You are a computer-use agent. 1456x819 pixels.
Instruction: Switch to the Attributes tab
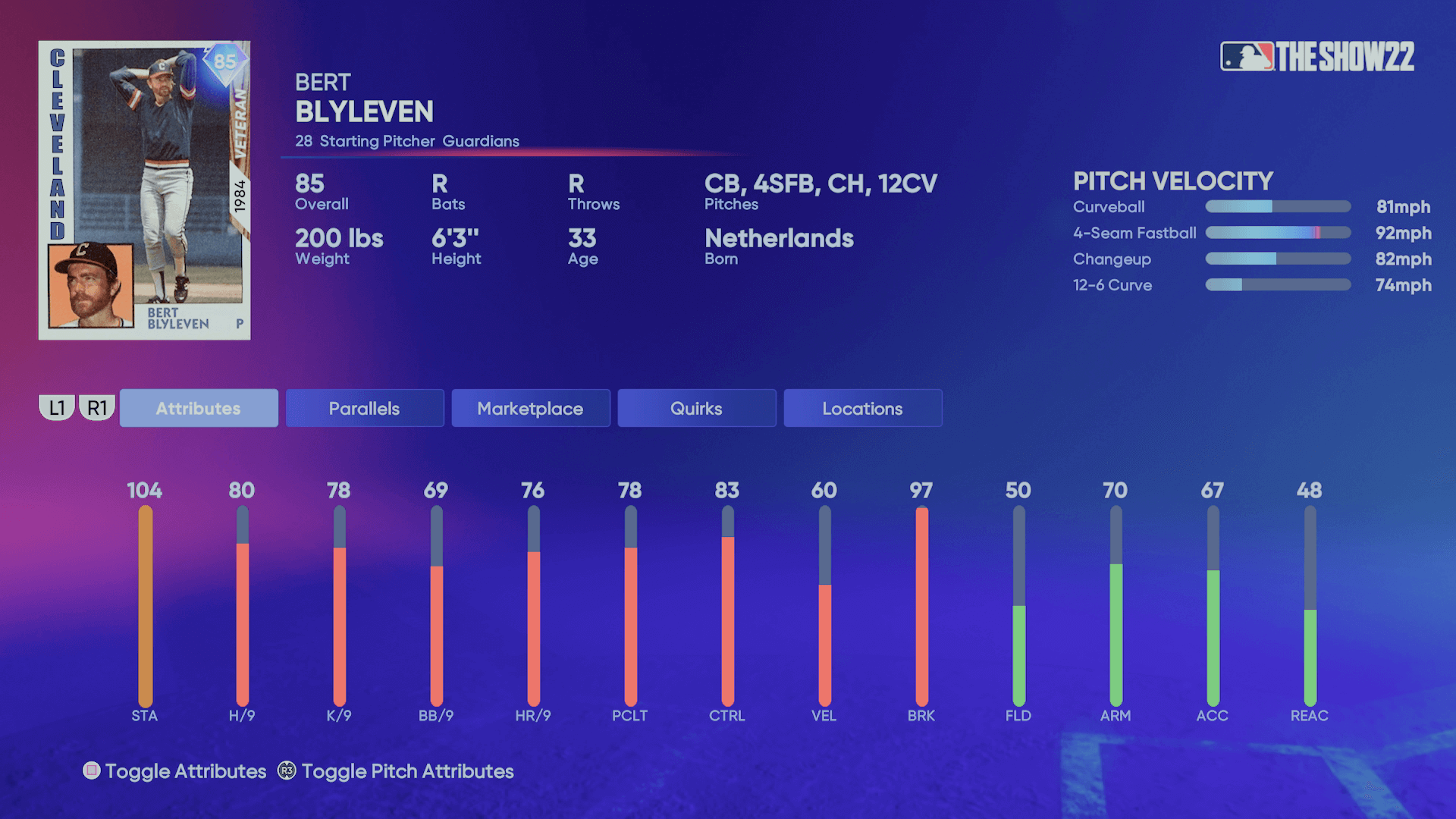tap(199, 409)
